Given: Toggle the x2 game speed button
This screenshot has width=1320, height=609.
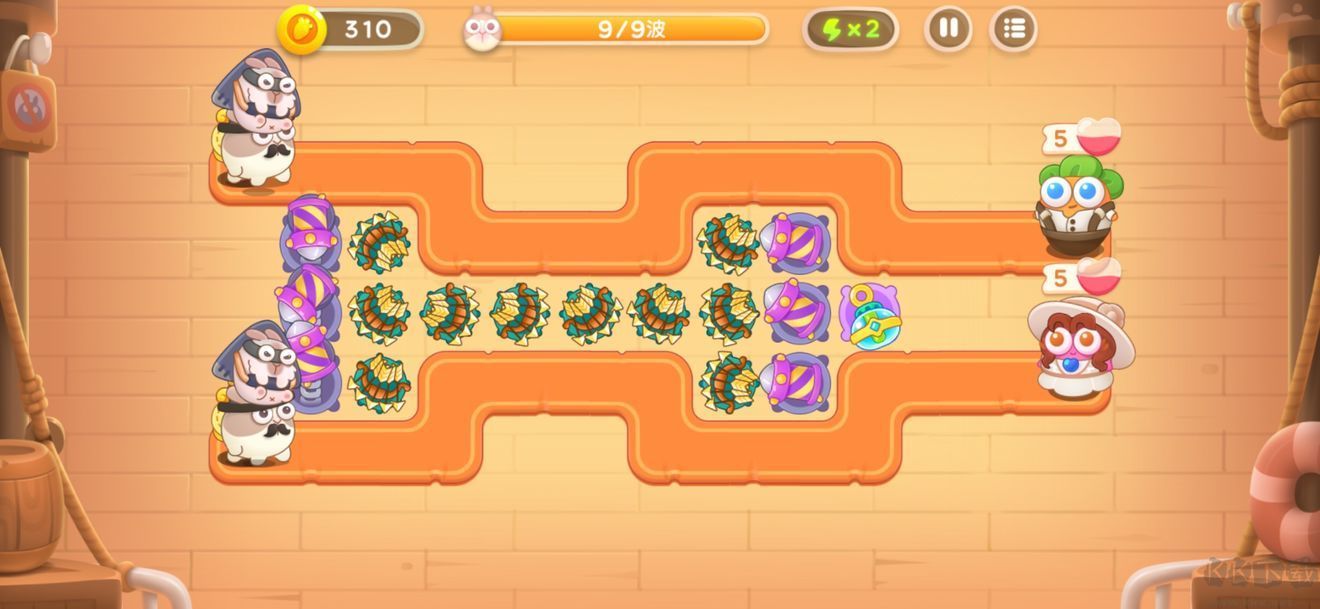Looking at the screenshot, I should pos(850,29).
